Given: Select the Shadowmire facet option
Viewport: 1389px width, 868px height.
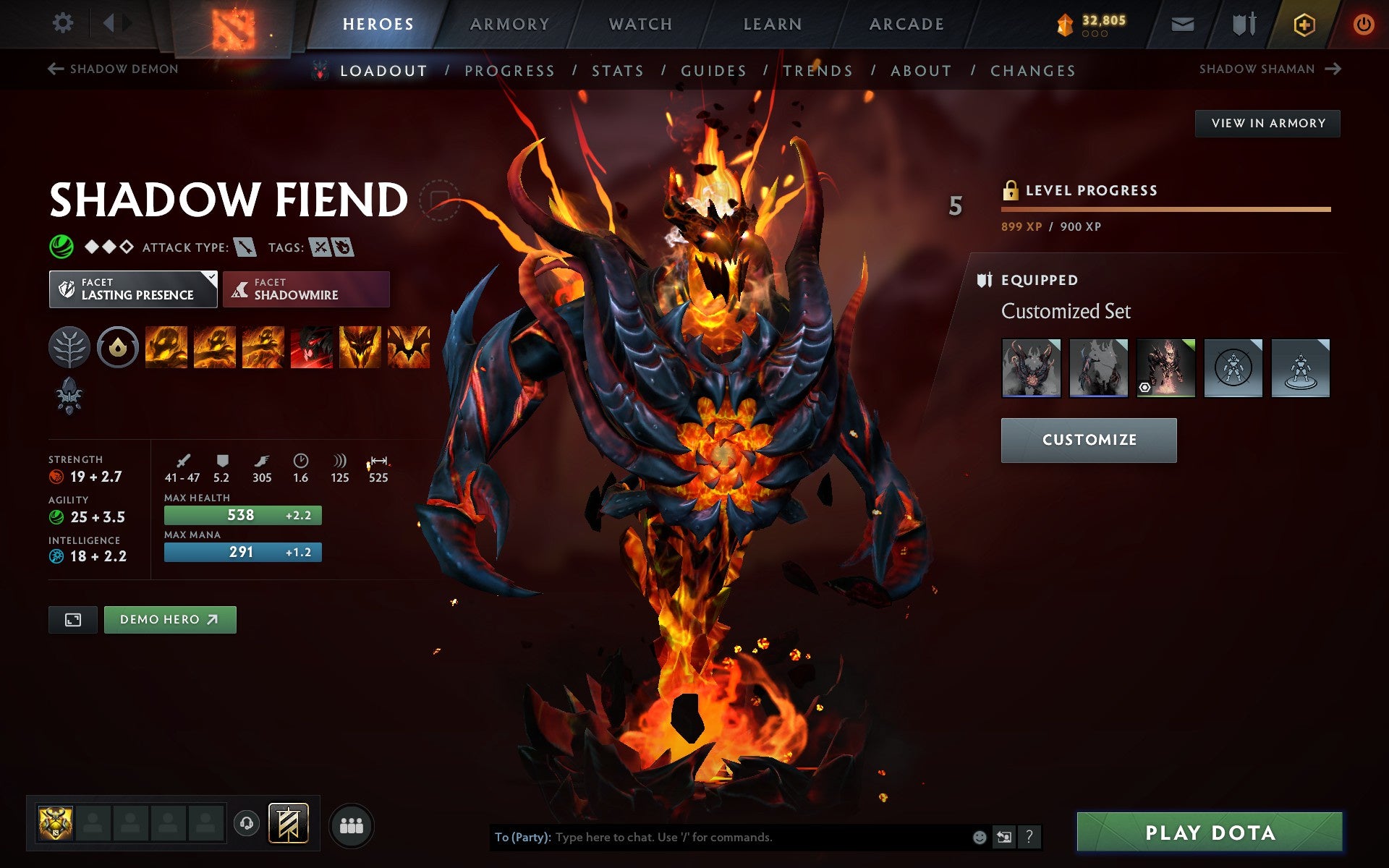Looking at the screenshot, I should coord(306,289).
